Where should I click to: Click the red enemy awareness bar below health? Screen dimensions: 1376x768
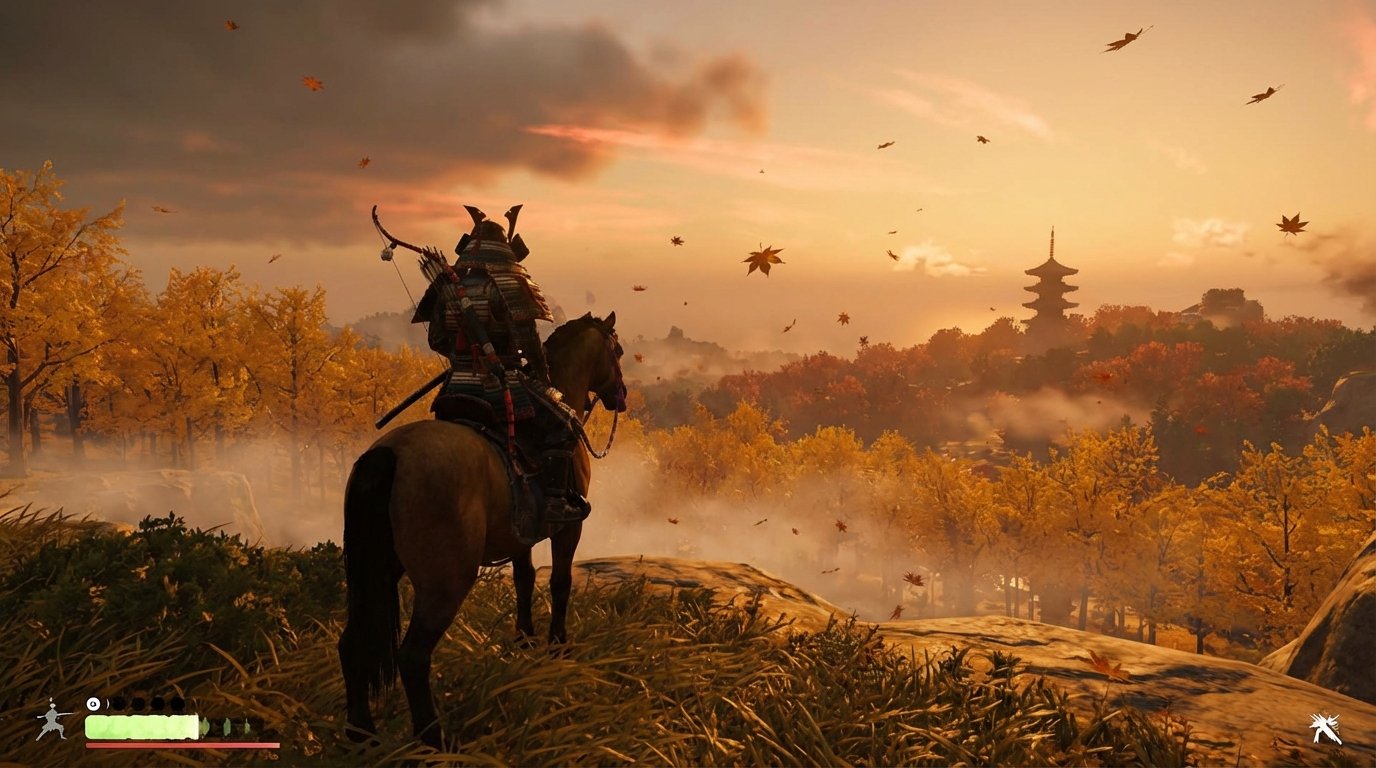click(180, 745)
